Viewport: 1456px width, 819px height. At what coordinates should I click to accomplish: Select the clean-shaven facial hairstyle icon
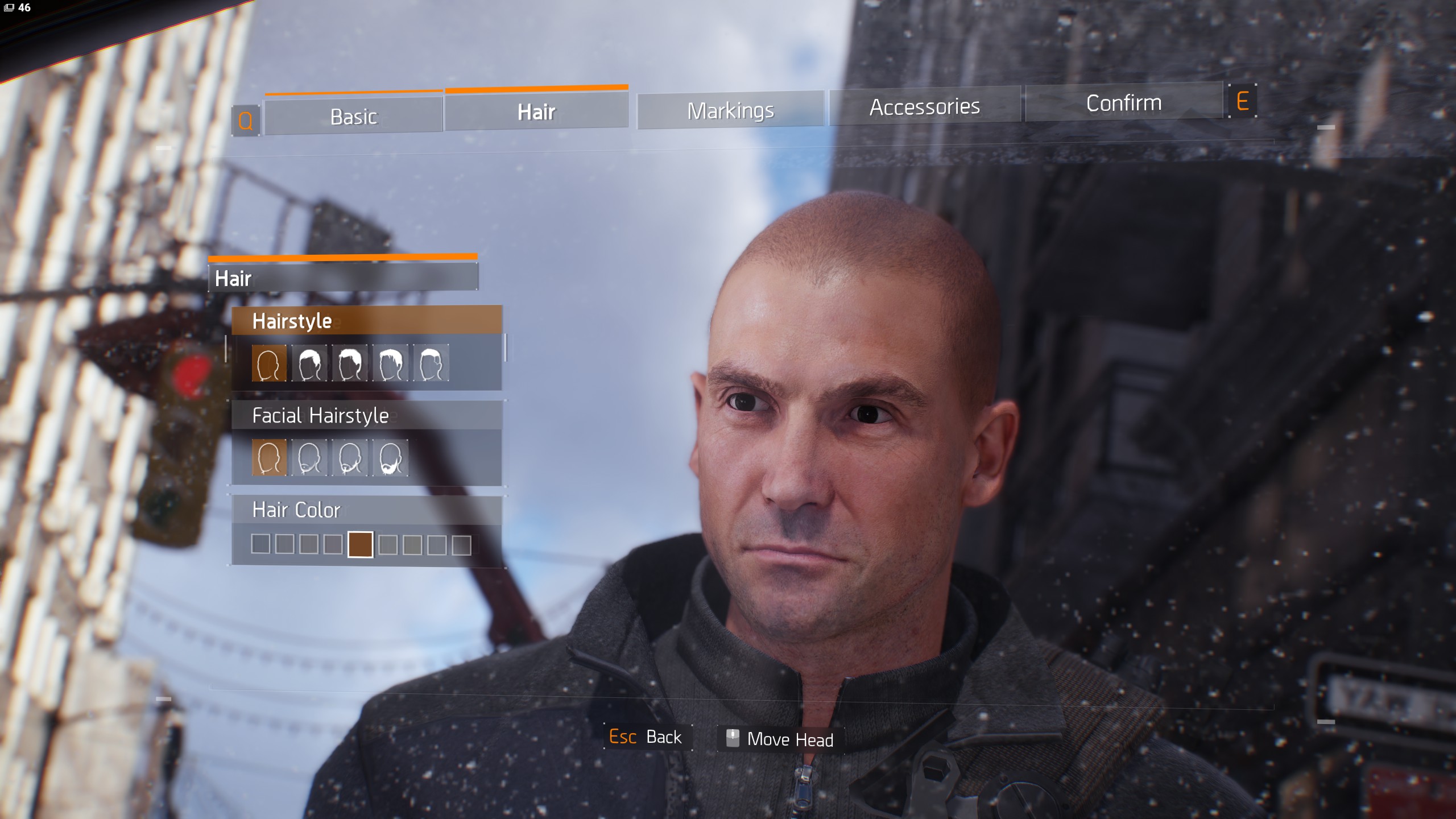[269, 458]
